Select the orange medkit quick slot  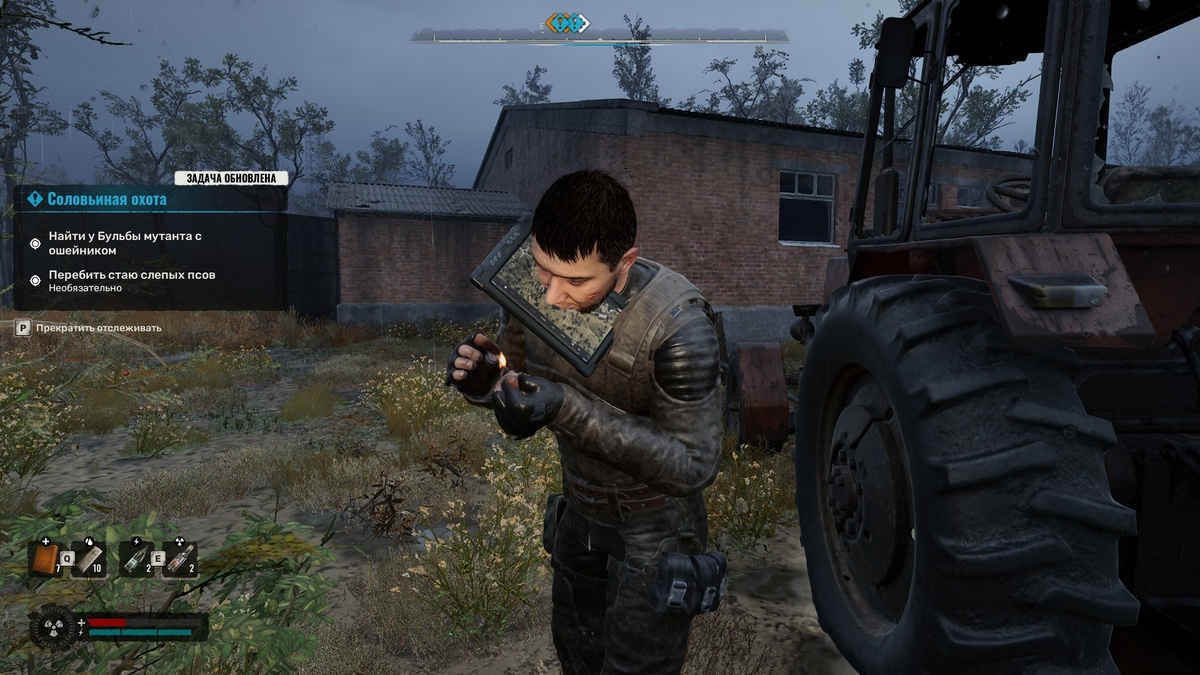click(x=44, y=560)
